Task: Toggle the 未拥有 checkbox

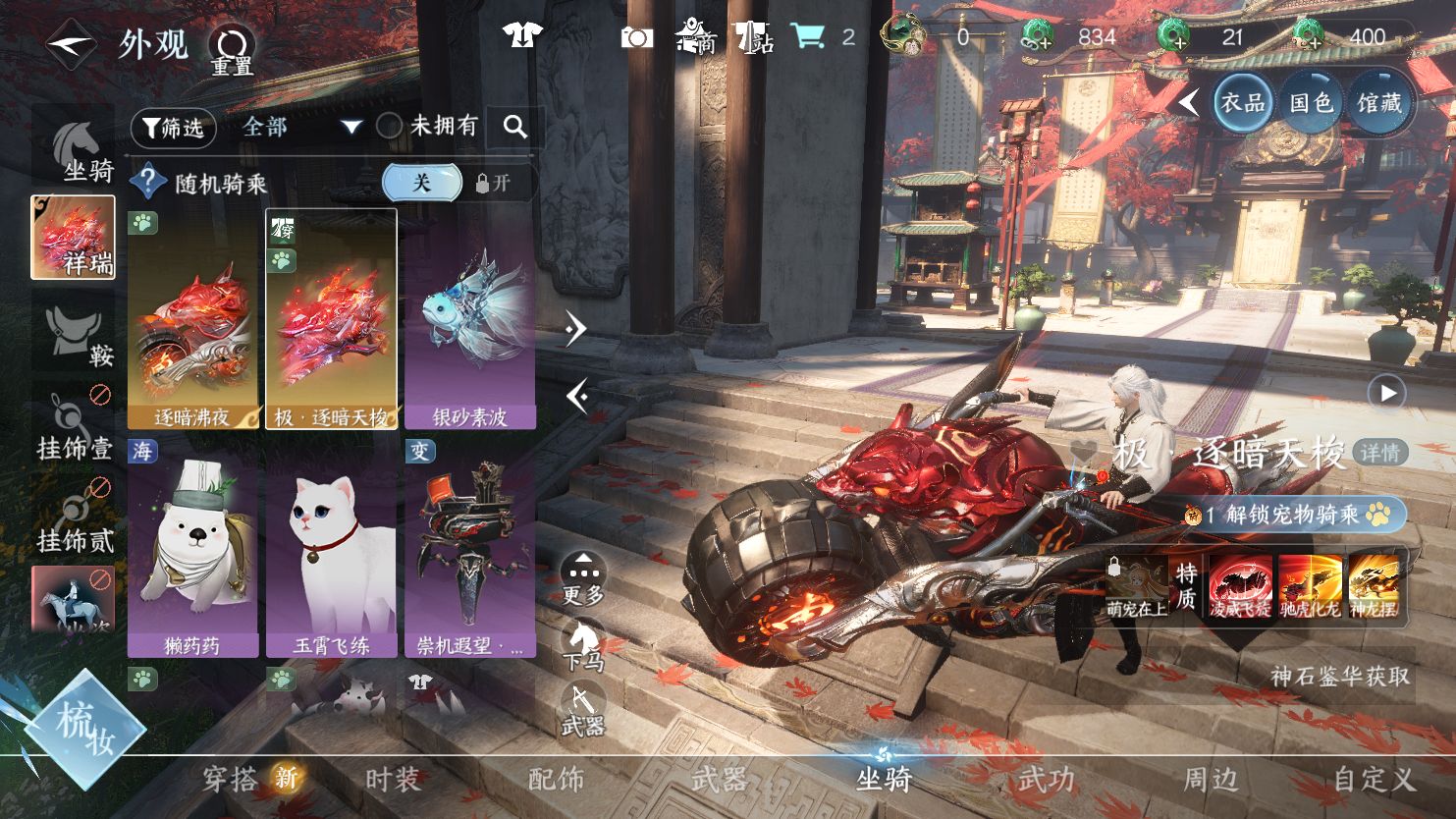Action: (390, 126)
